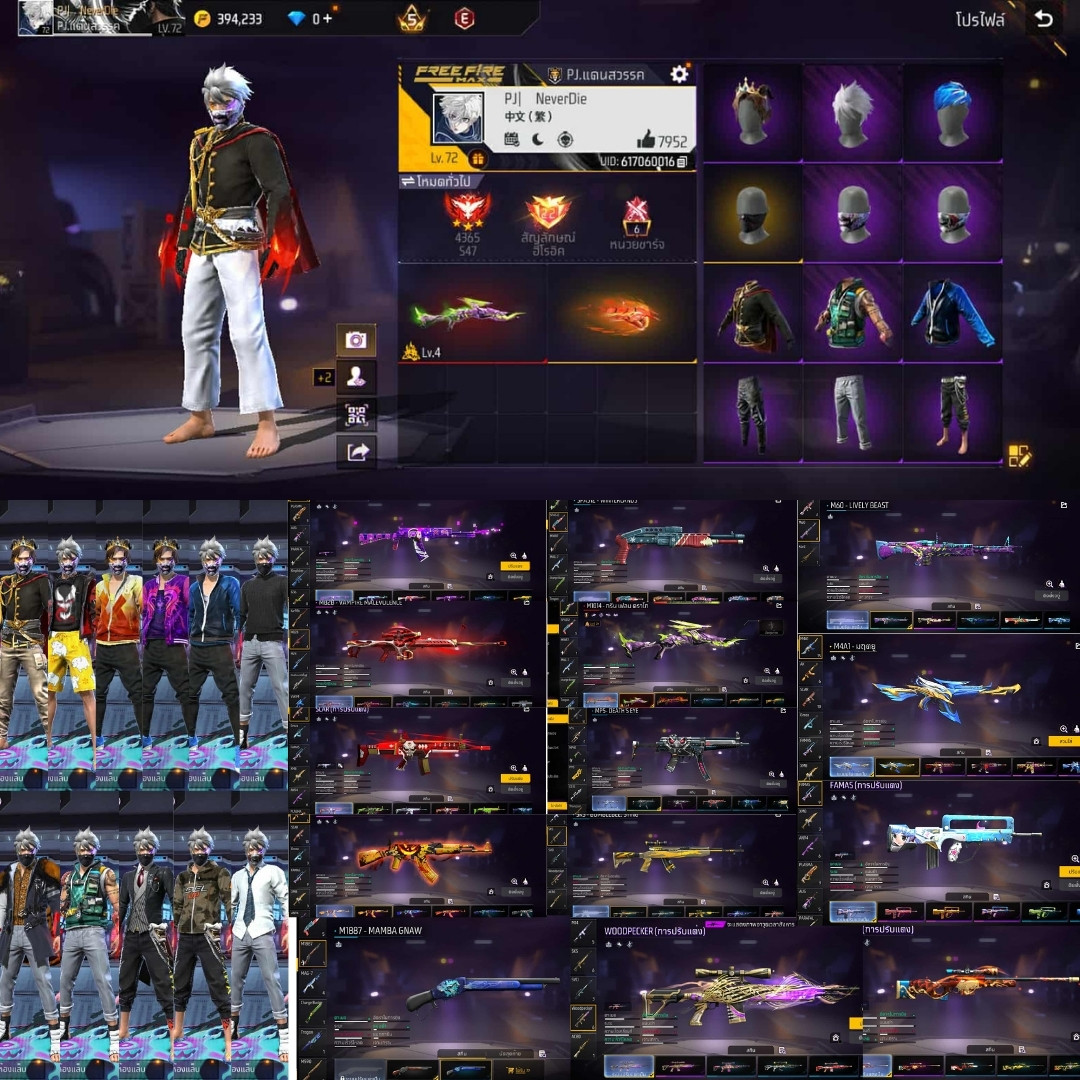1080x1080 pixels.
Task: Open the camera screenshot button
Action: pyautogui.click(x=356, y=340)
